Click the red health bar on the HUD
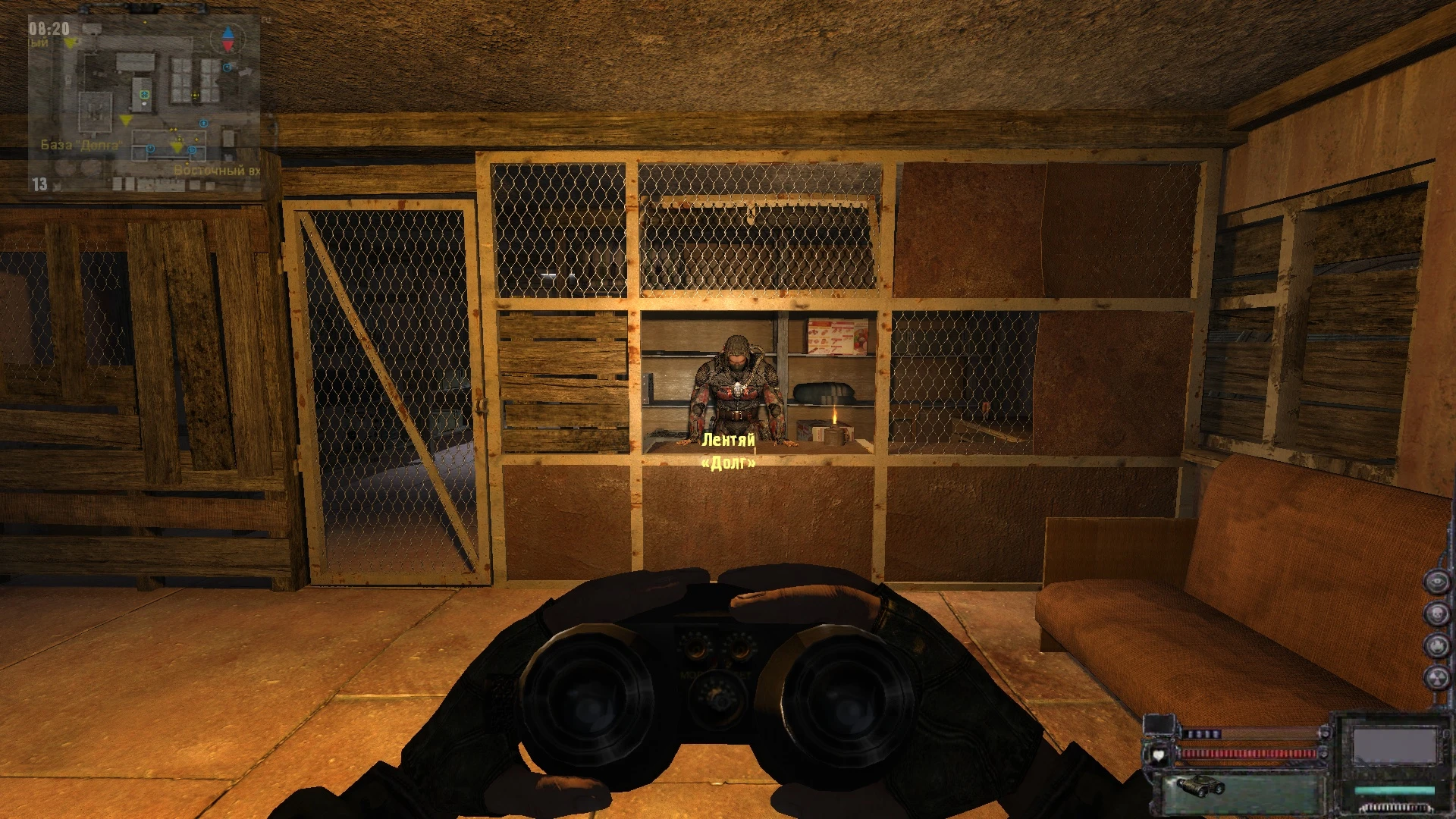Image resolution: width=1456 pixels, height=819 pixels. [1247, 753]
